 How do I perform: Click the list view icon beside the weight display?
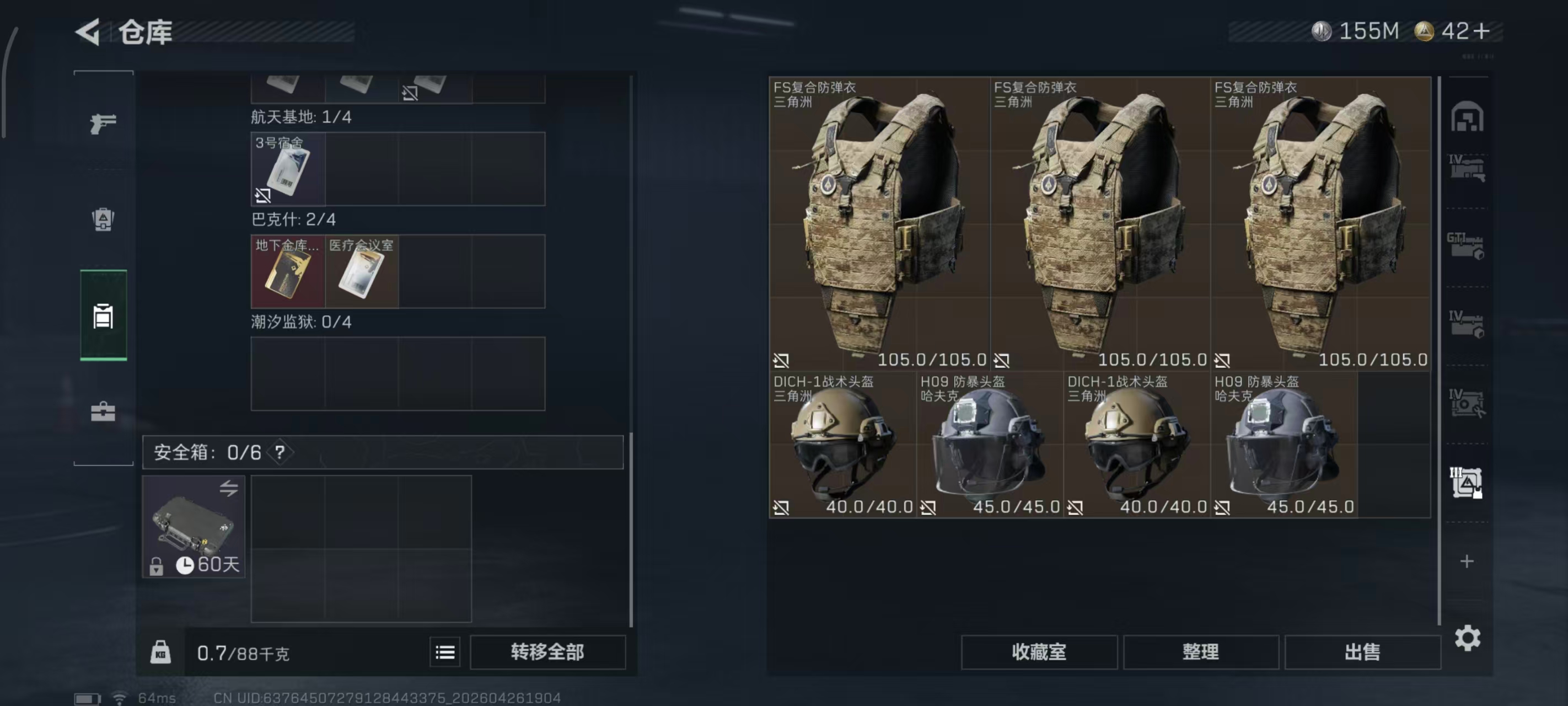pyautogui.click(x=445, y=651)
